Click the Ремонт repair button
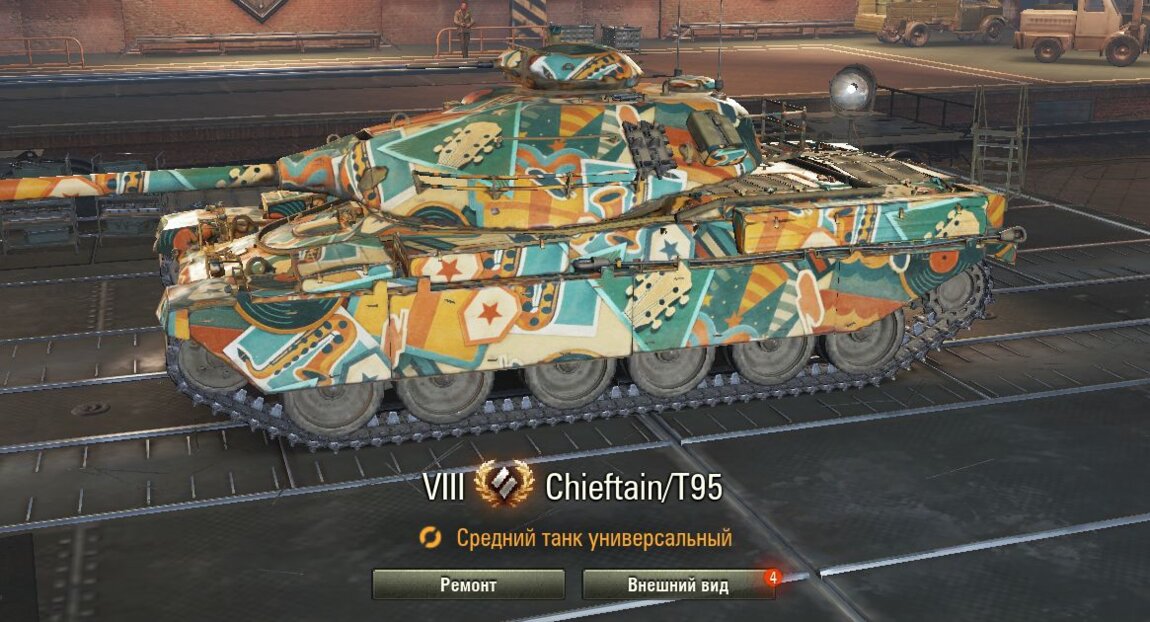The image size is (1150, 622). tap(468, 584)
